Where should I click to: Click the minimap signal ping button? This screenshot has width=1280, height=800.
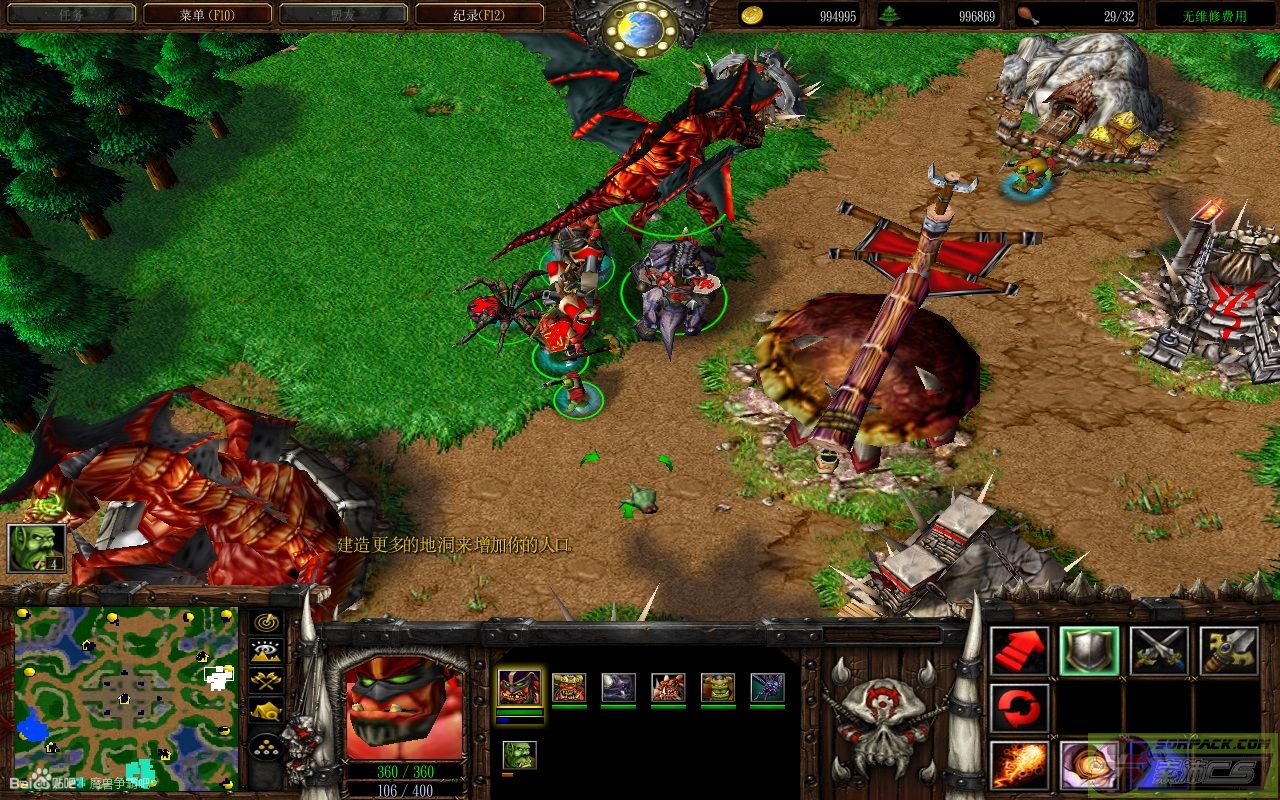click(x=265, y=623)
